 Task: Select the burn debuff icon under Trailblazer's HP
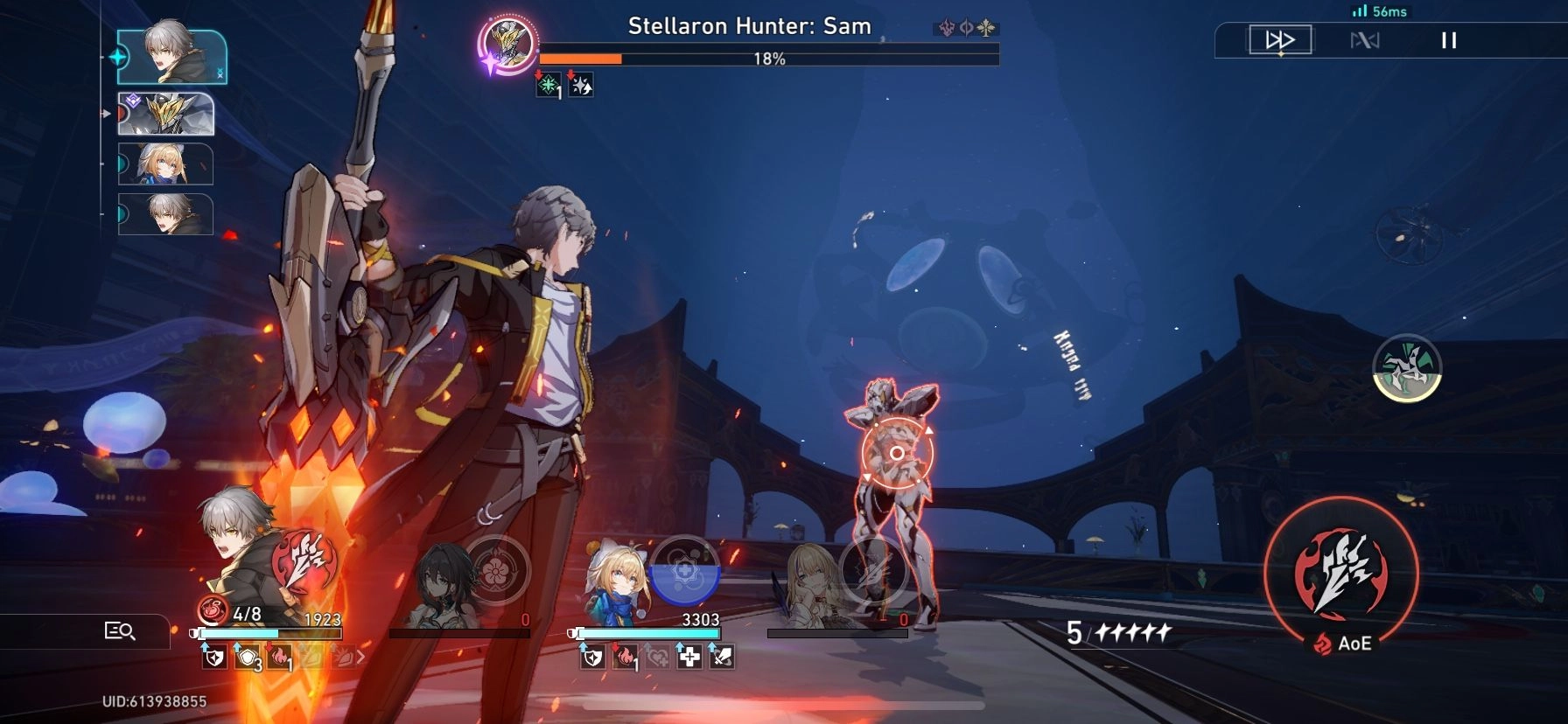(x=279, y=658)
